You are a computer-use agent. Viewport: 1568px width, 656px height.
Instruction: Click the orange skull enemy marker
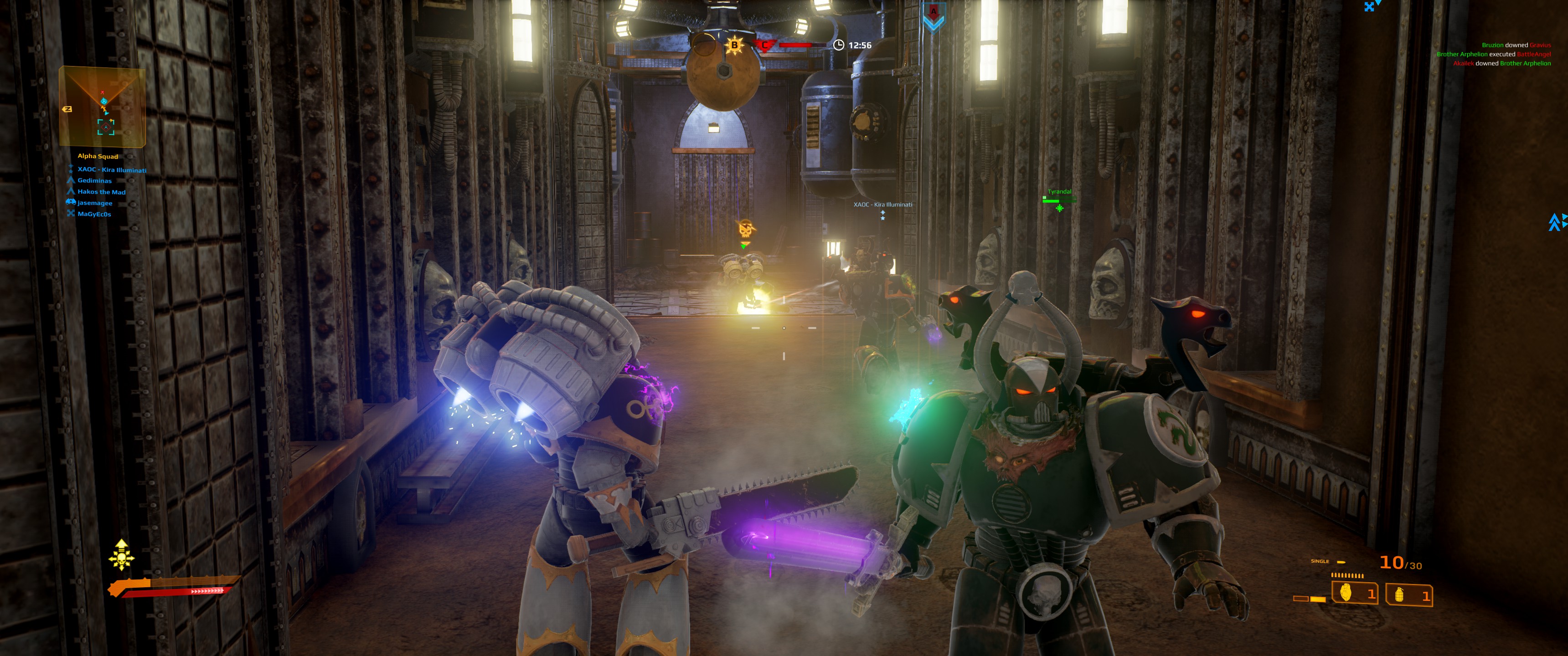click(x=745, y=230)
